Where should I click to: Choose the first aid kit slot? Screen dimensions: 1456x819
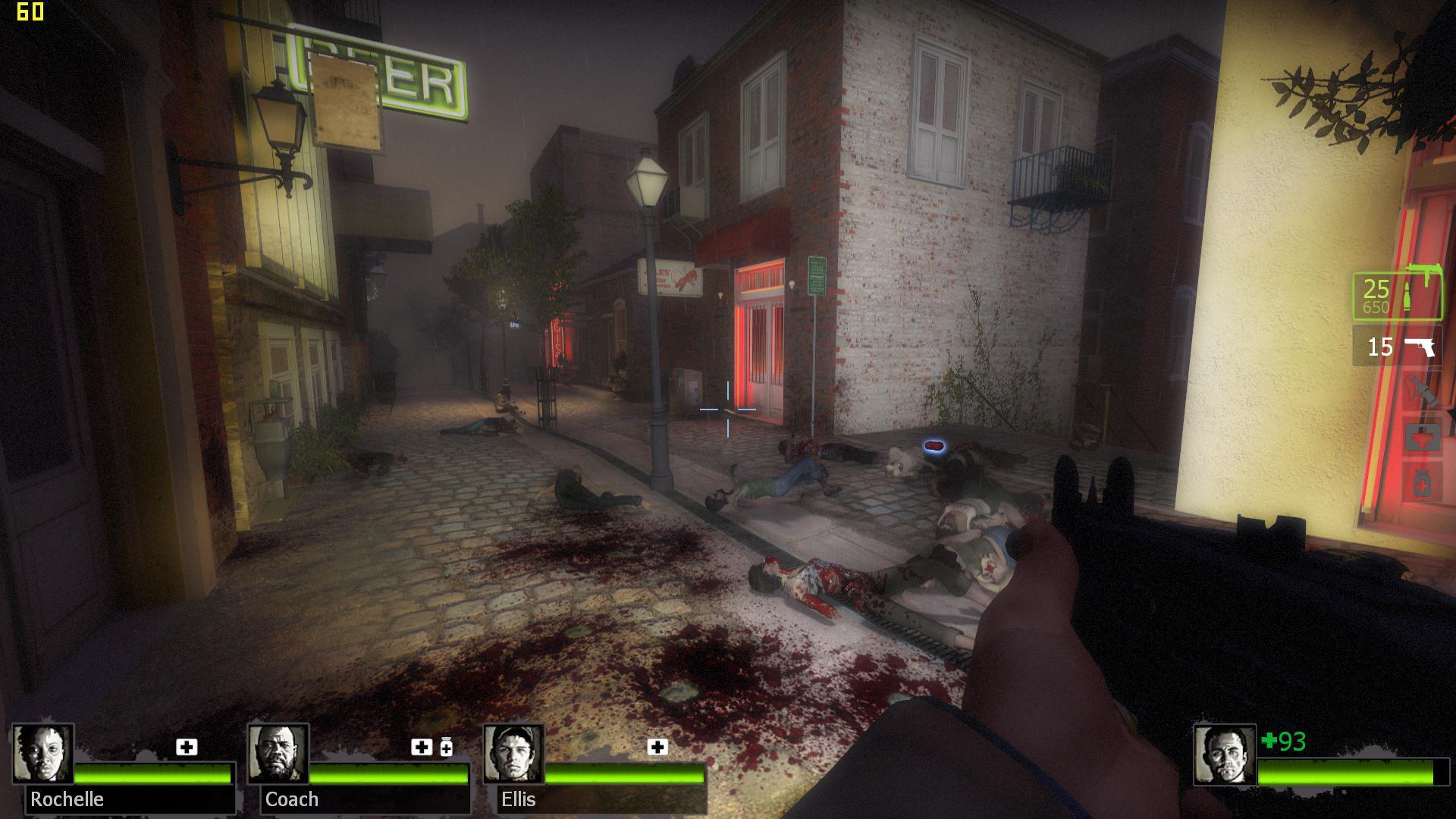pos(1422,438)
